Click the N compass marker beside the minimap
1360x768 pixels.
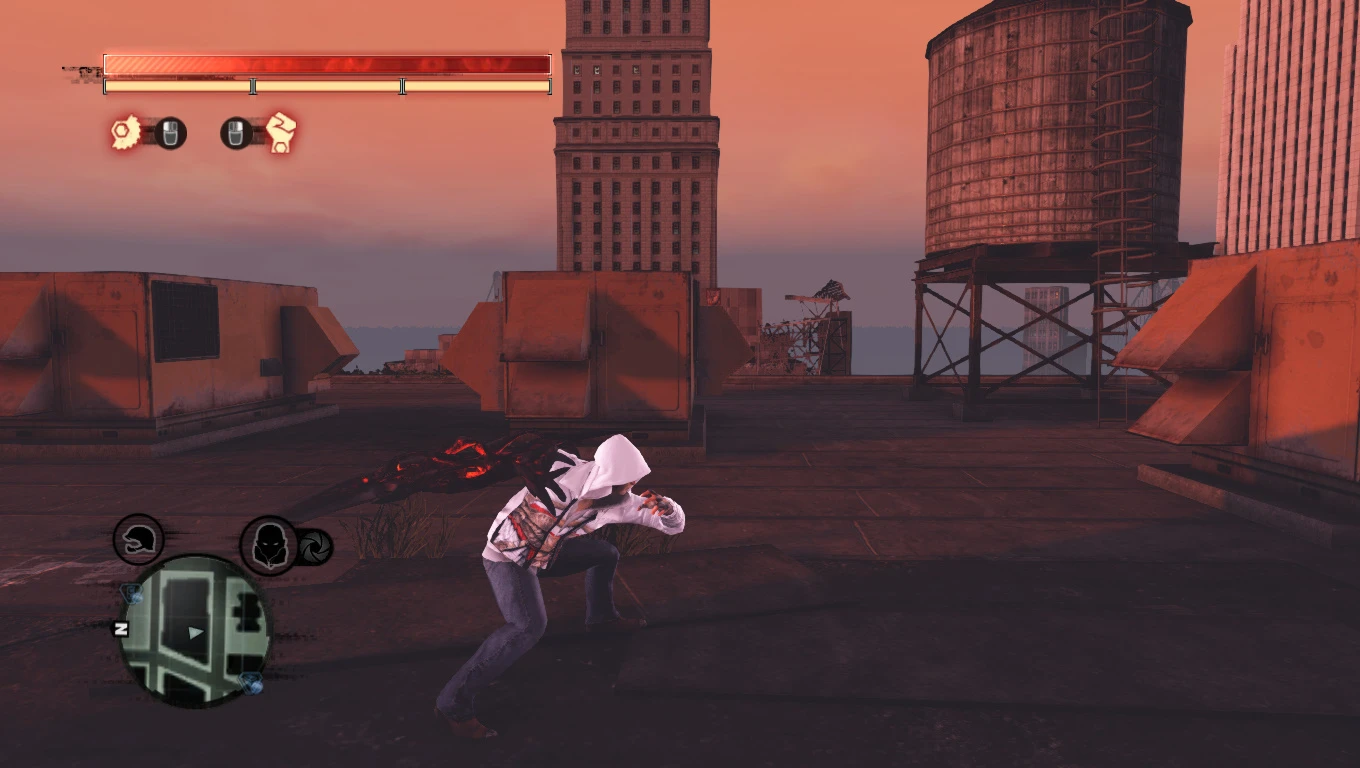pos(121,629)
